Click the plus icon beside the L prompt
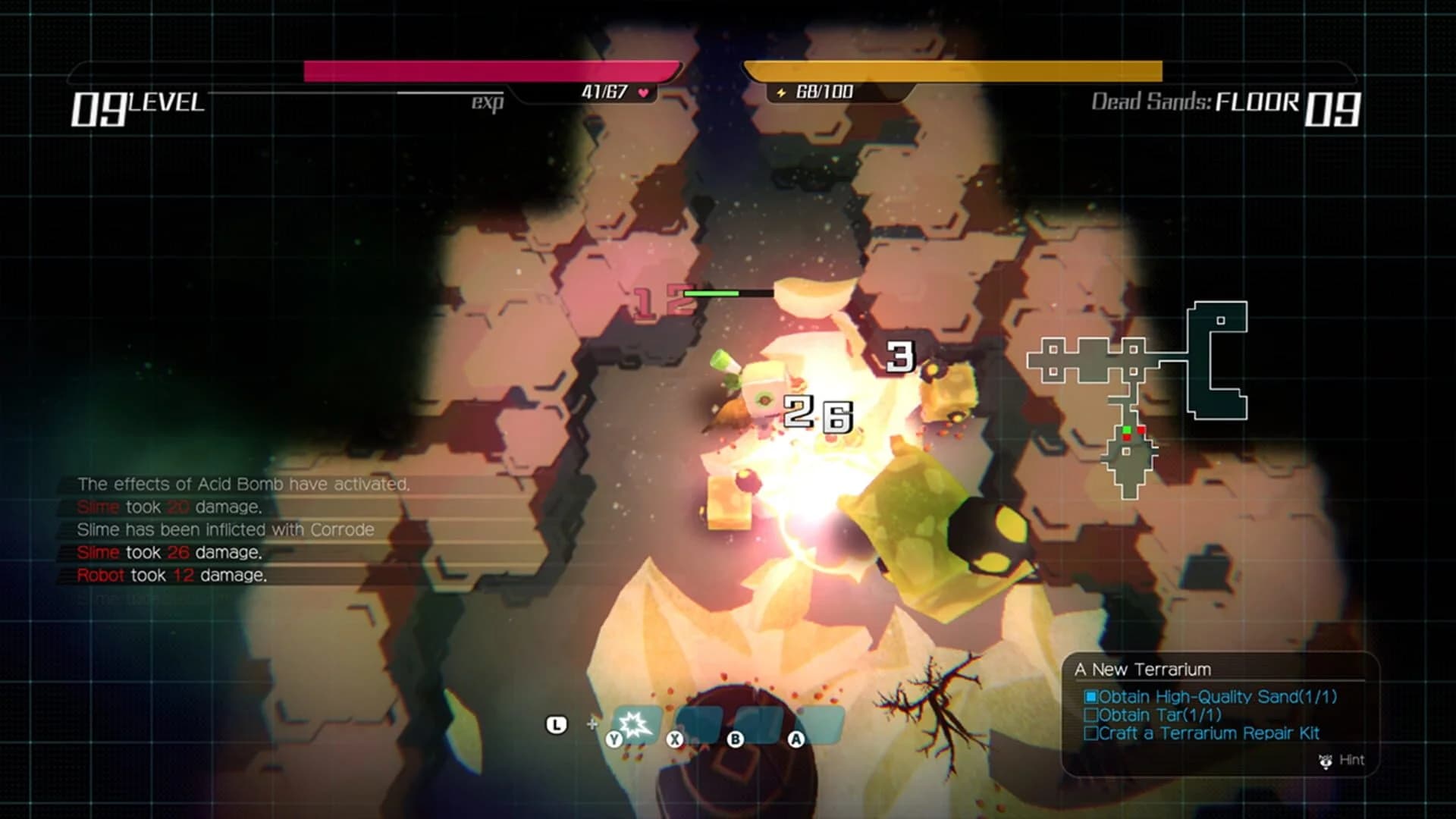 click(592, 724)
